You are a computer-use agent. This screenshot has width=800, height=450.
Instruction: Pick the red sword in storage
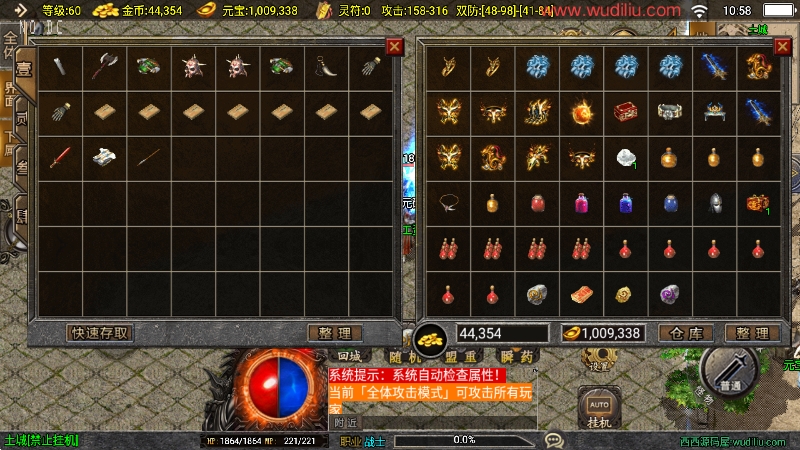(x=59, y=157)
